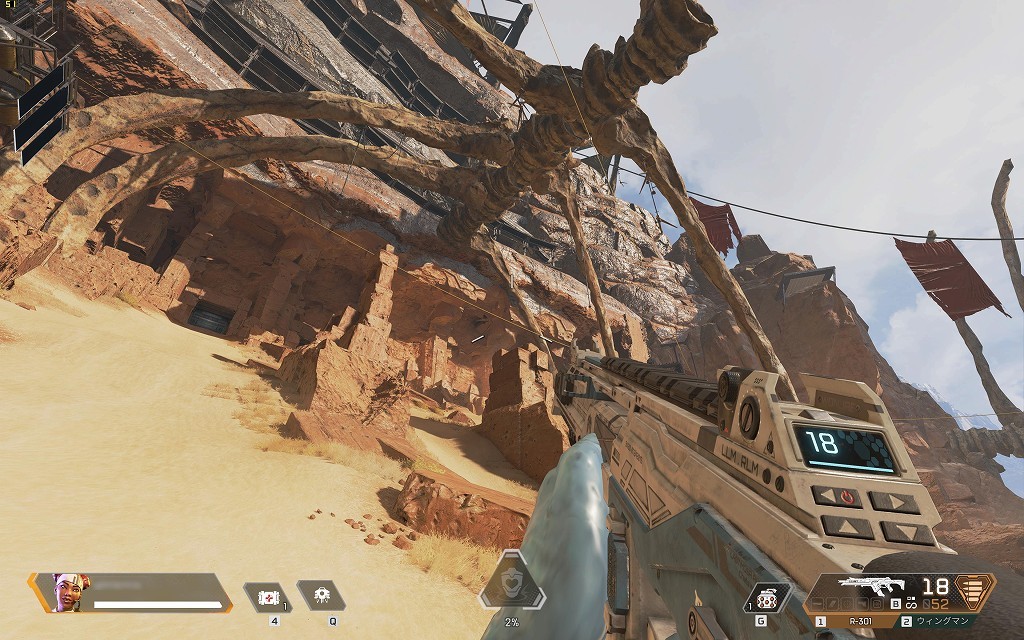Switch to the R-301 weapon slot
The width and height of the screenshot is (1024, 640).
(x=853, y=621)
